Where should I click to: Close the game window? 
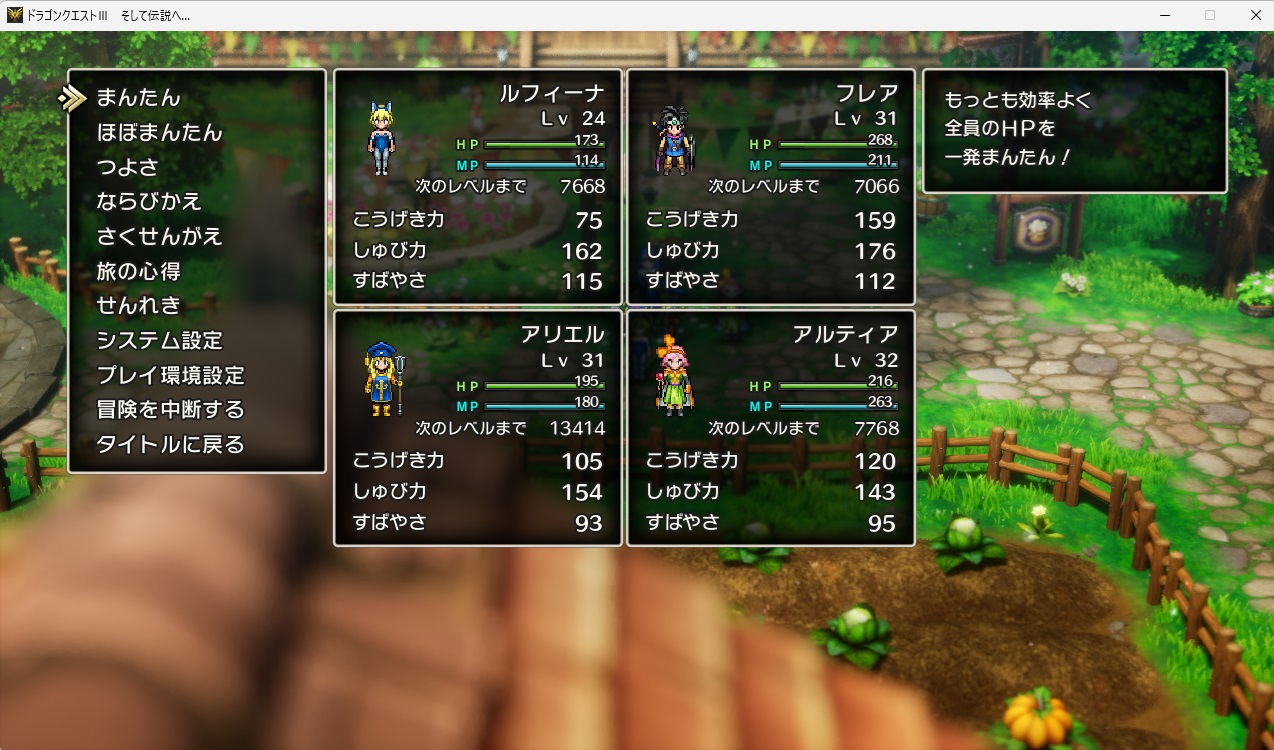click(1255, 15)
